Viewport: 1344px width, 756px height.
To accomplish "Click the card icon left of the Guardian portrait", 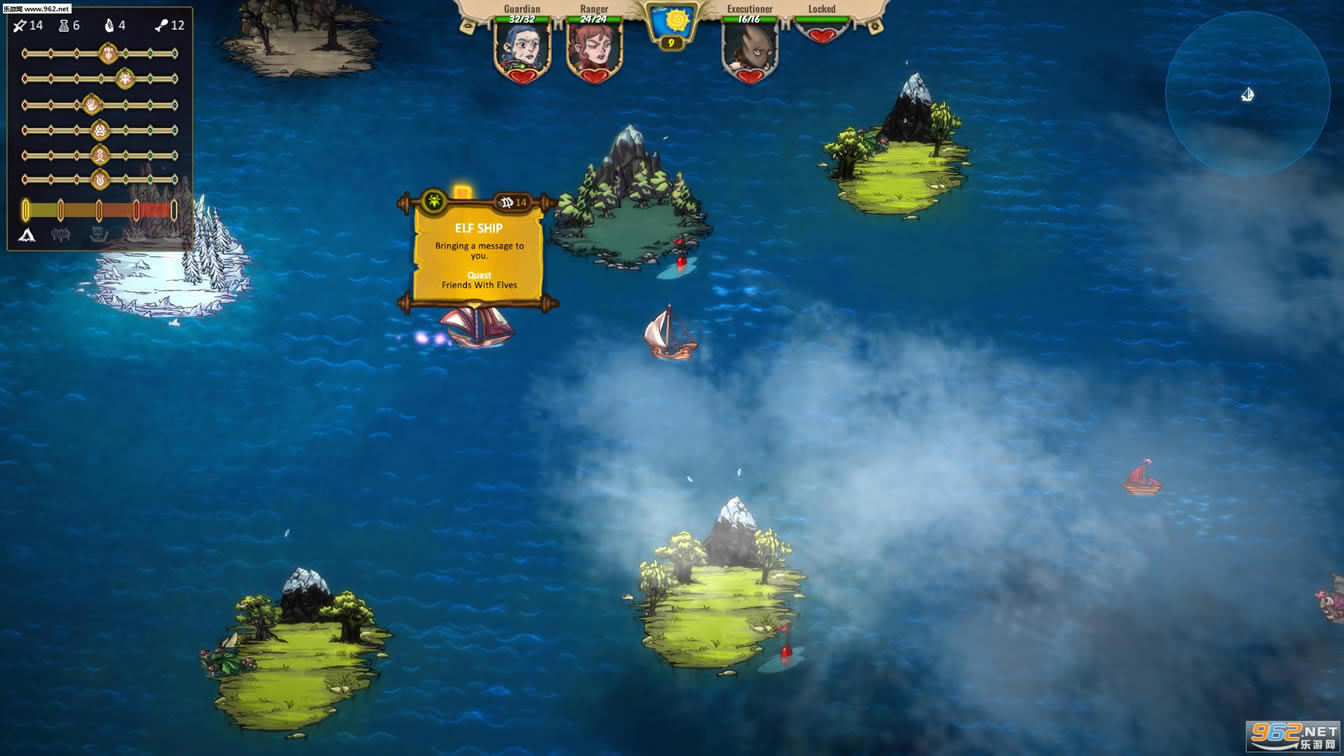I will click(x=467, y=24).
